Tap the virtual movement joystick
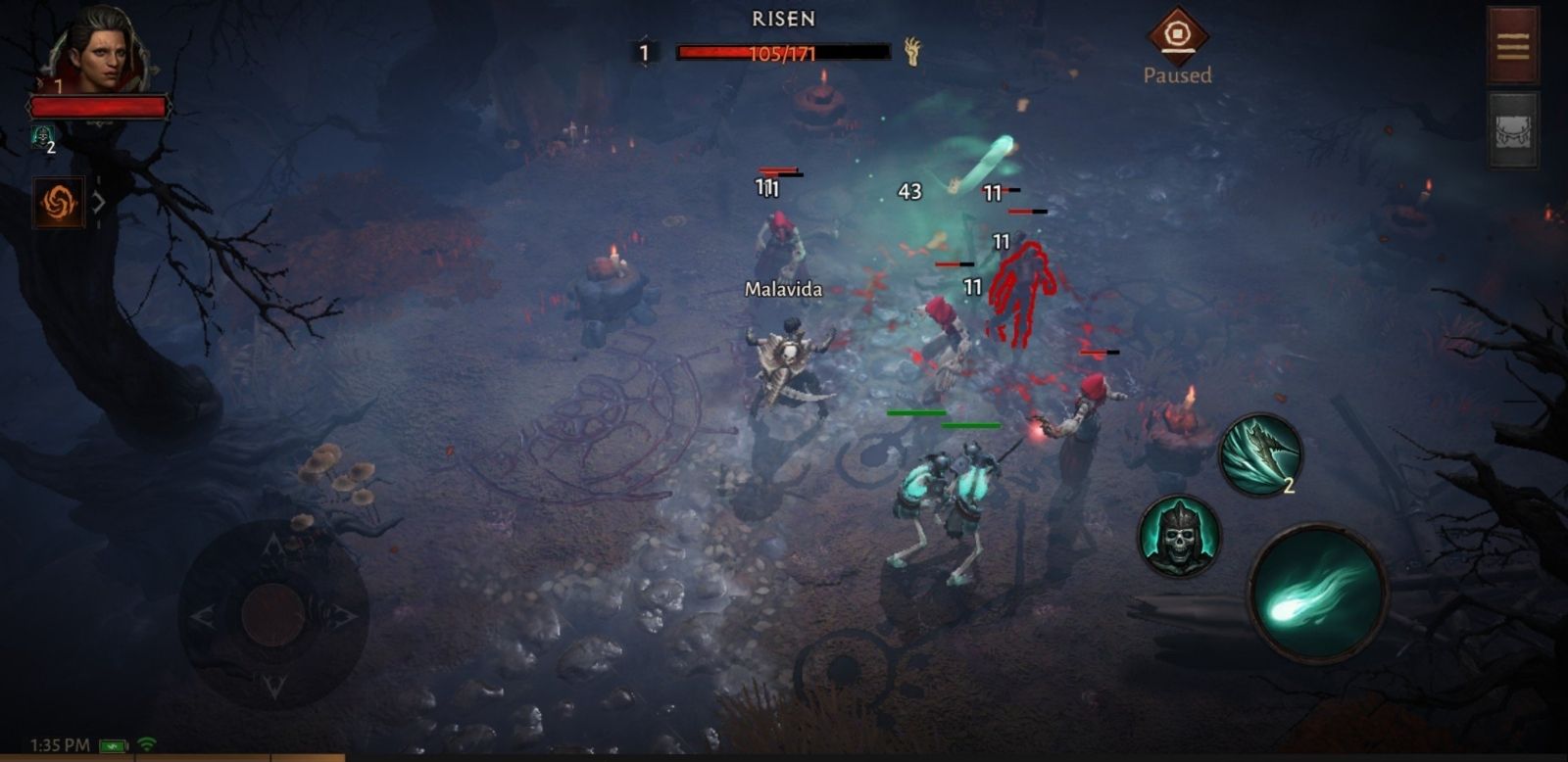The height and width of the screenshot is (762, 1568). (273, 615)
